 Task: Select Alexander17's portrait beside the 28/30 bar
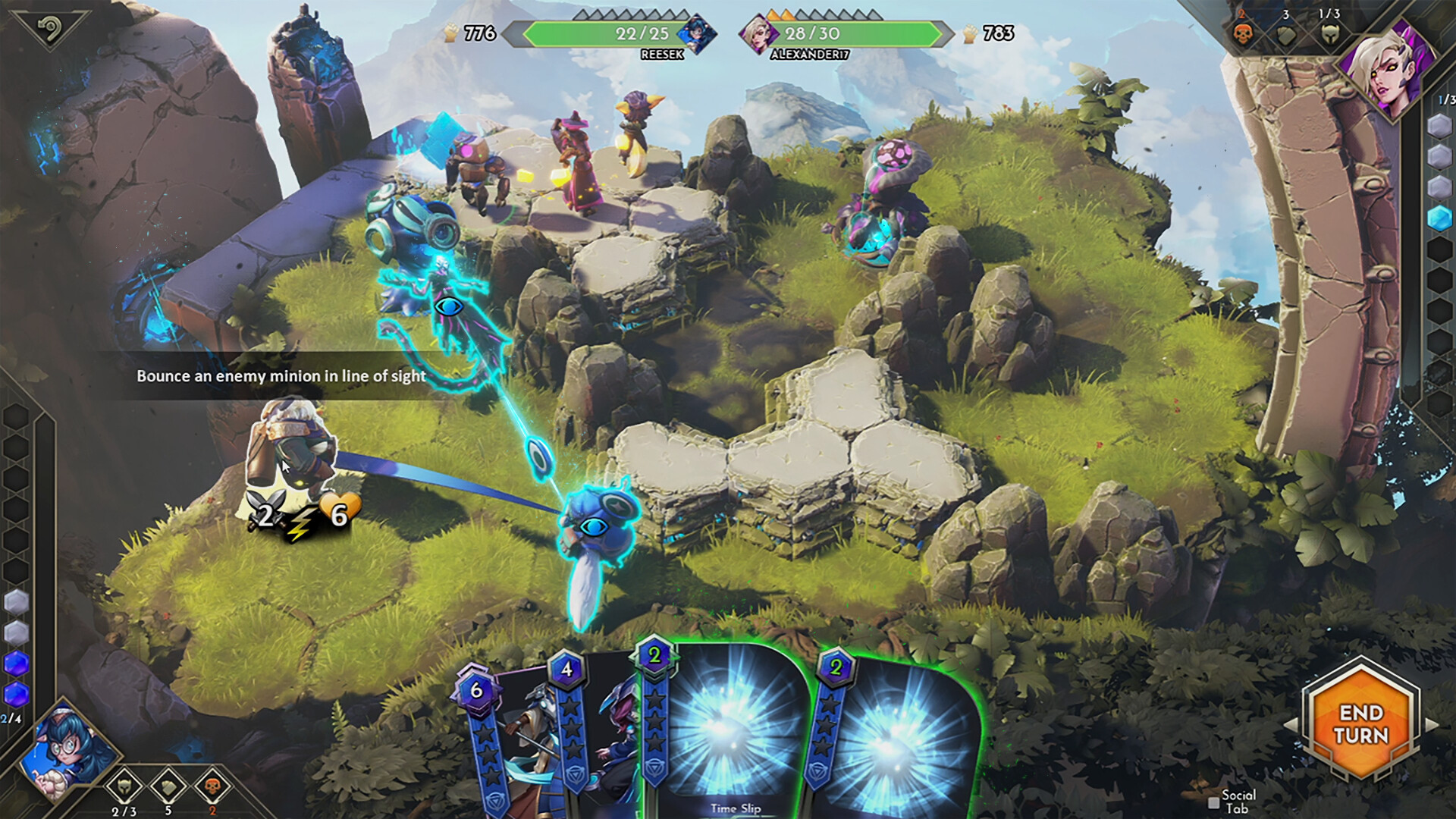pyautogui.click(x=758, y=34)
